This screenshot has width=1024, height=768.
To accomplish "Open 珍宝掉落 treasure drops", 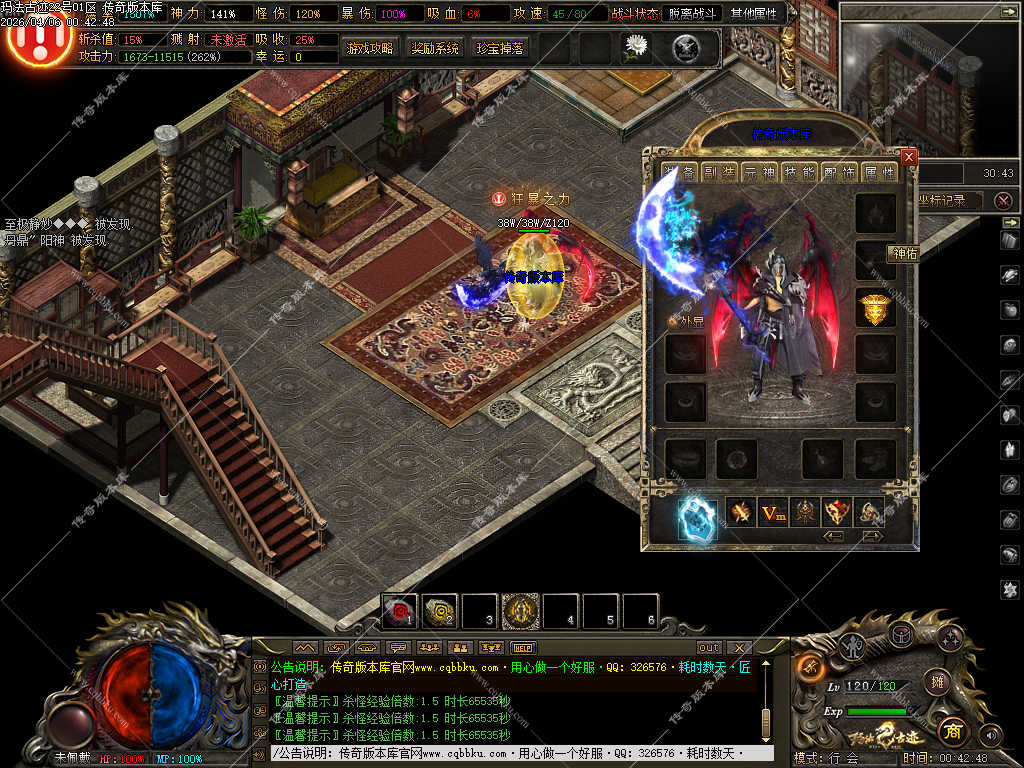I will point(500,48).
